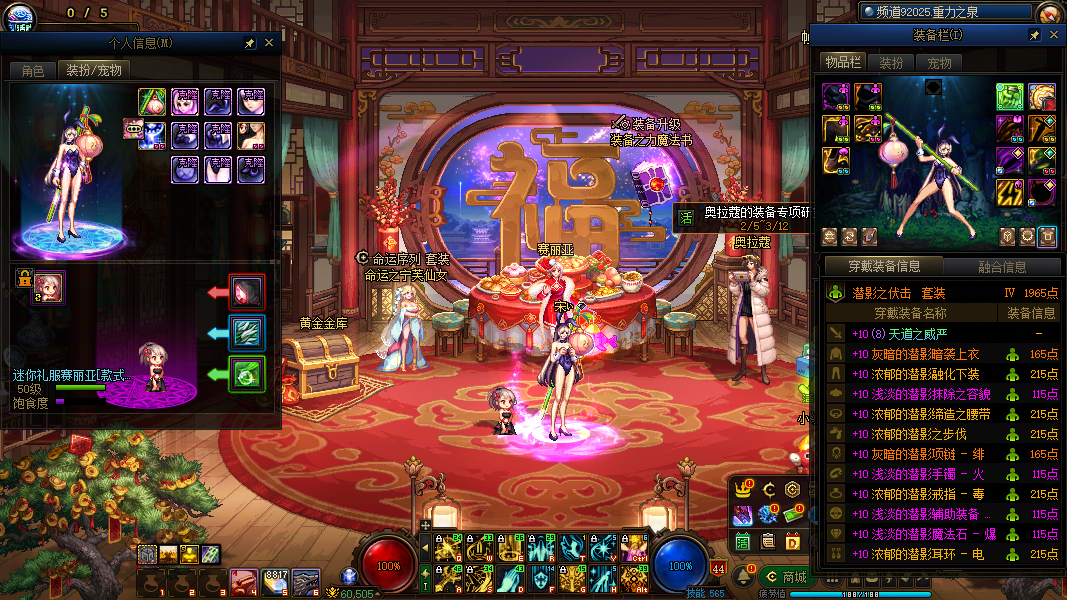Viewport: 1067px width, 600px height.
Task: Show the 融合信息 fusion info tab
Action: point(1000,267)
